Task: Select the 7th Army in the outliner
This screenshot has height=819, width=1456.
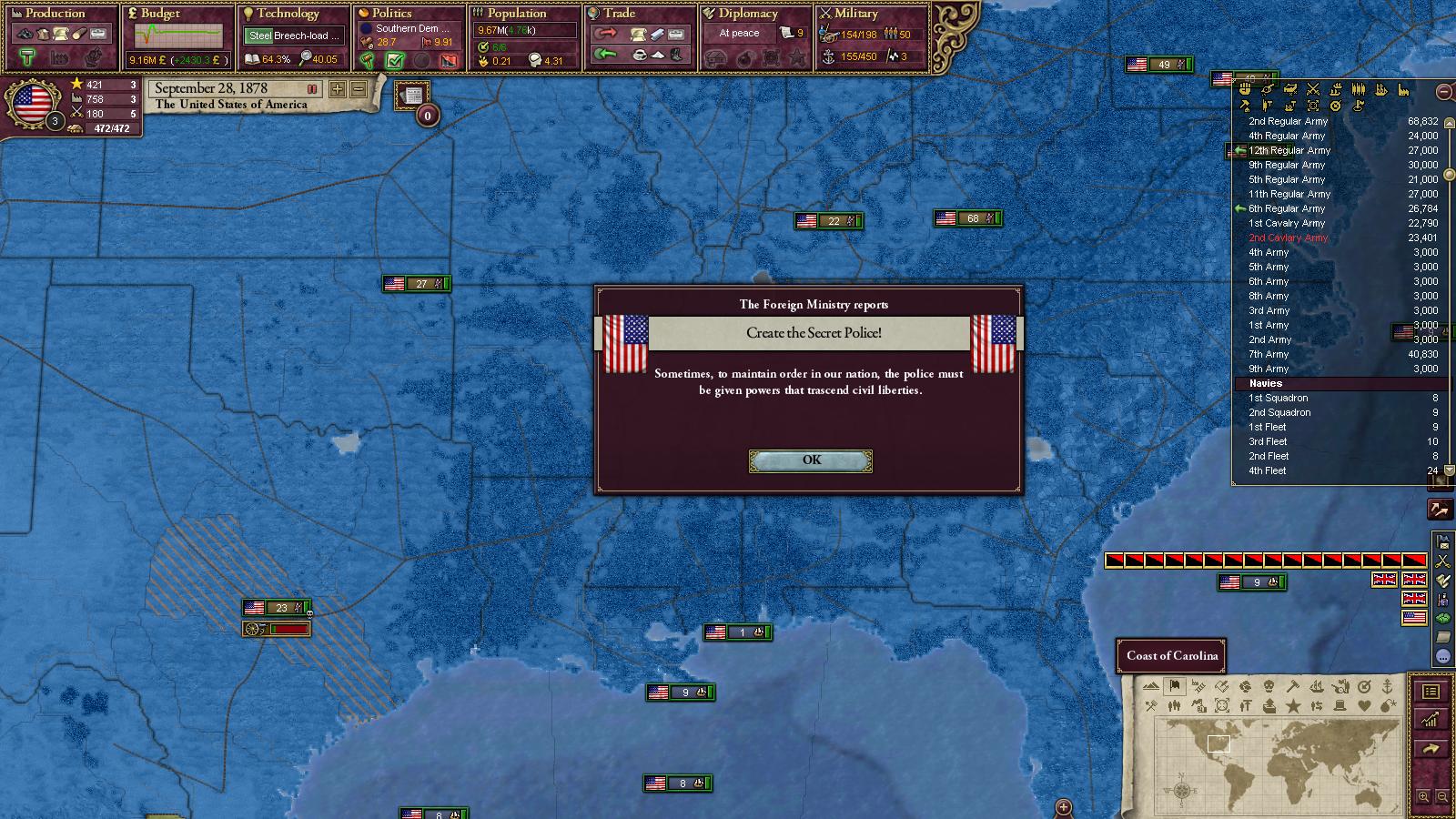Action: [1269, 354]
